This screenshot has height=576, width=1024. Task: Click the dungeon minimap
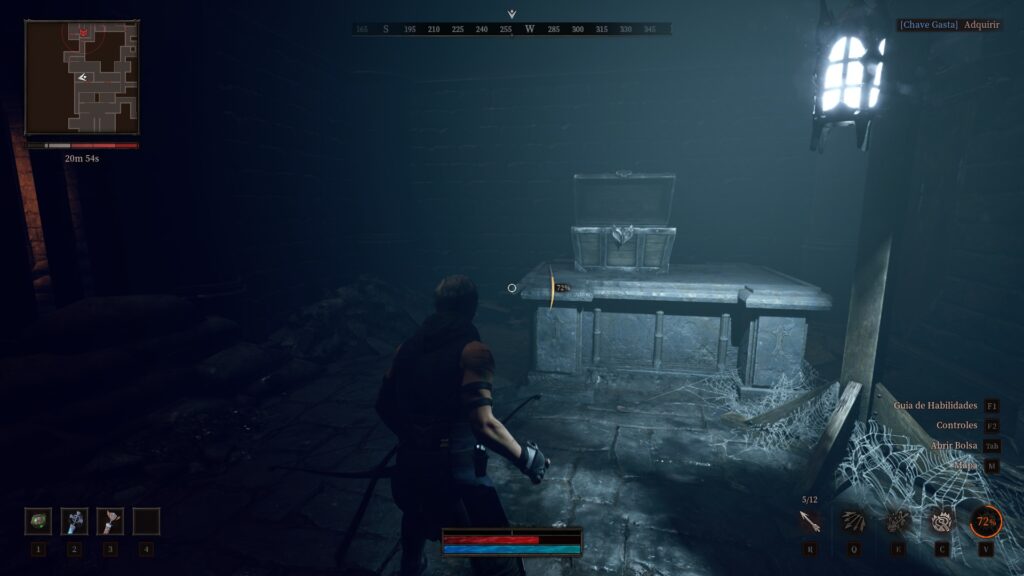82,78
